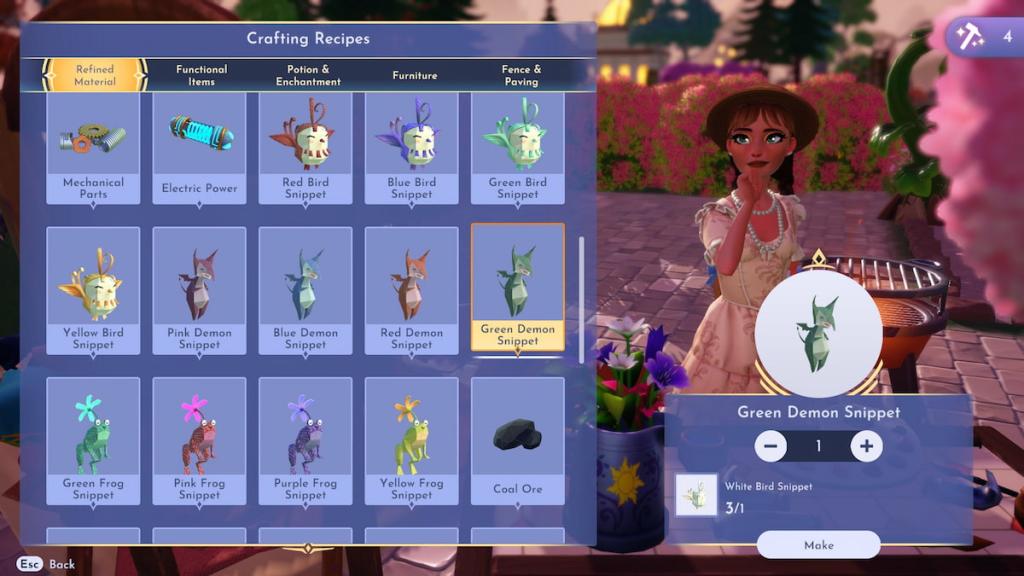
Task: Click the recipe list scrollbar
Action: click(x=581, y=300)
